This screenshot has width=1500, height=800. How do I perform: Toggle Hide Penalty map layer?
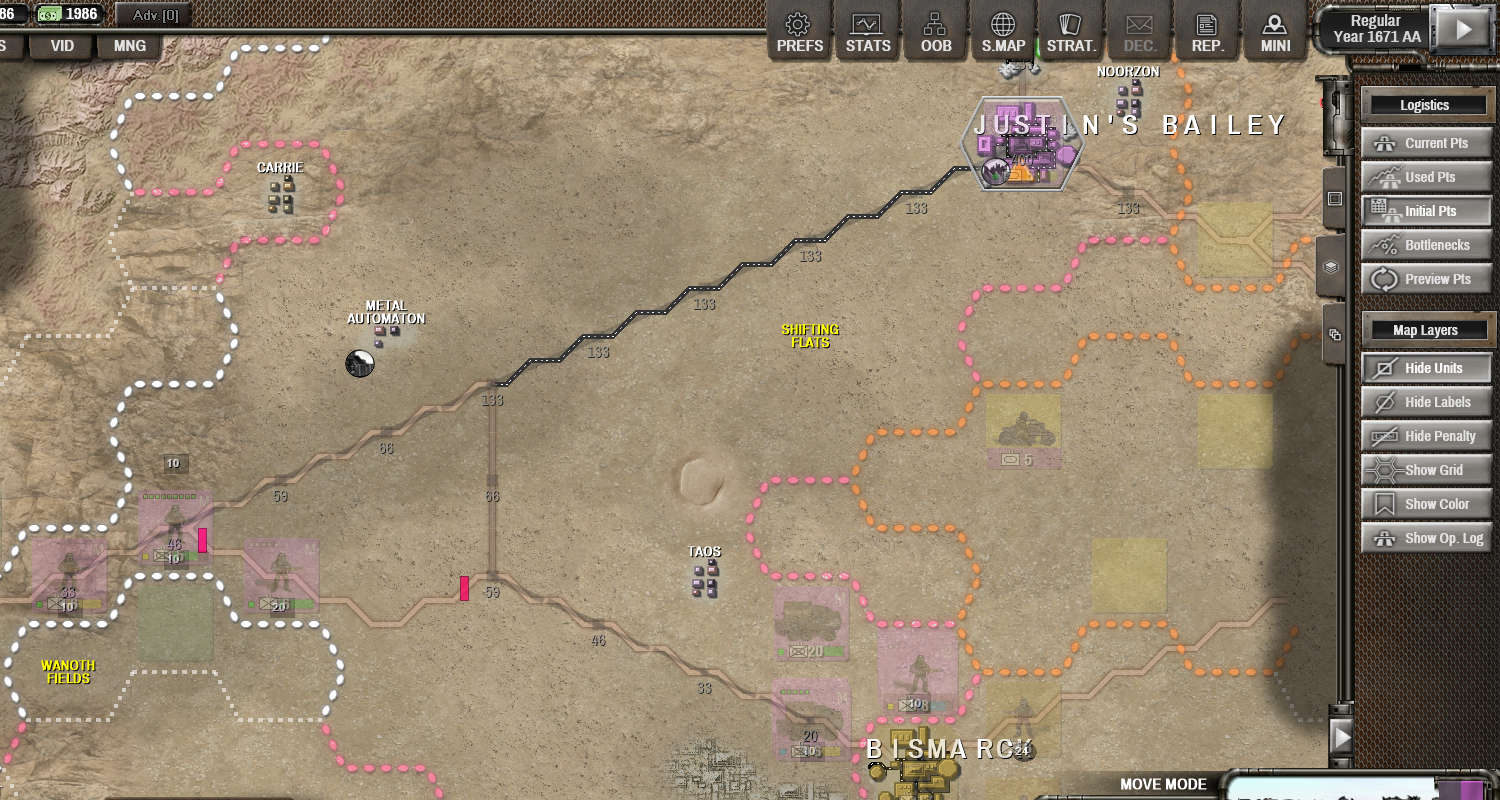[1425, 436]
